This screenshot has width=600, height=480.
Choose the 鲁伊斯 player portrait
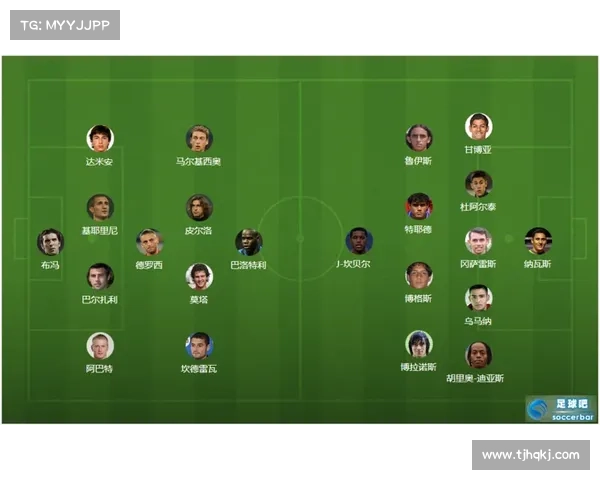point(418,138)
